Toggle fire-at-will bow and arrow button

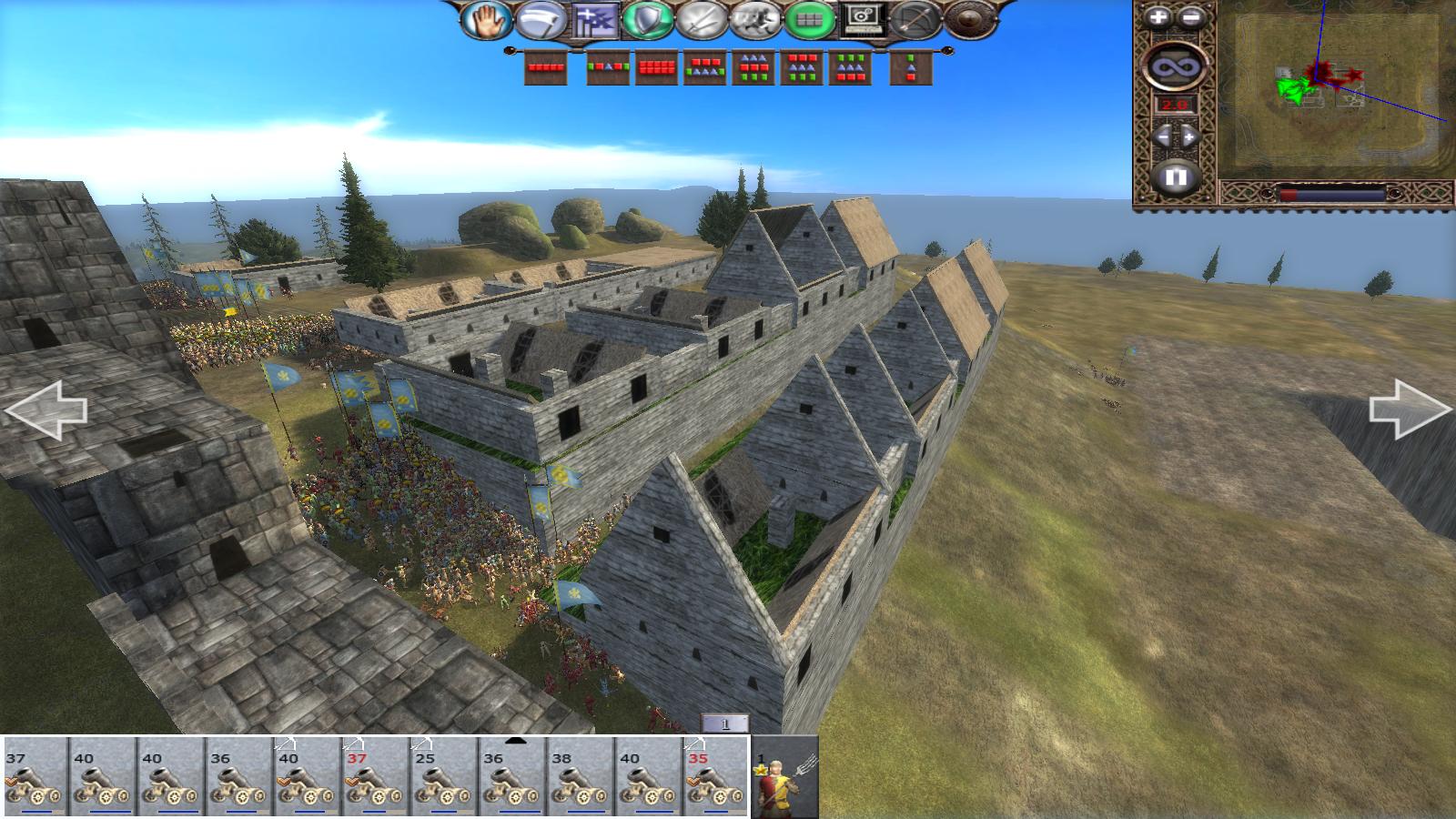[913, 20]
